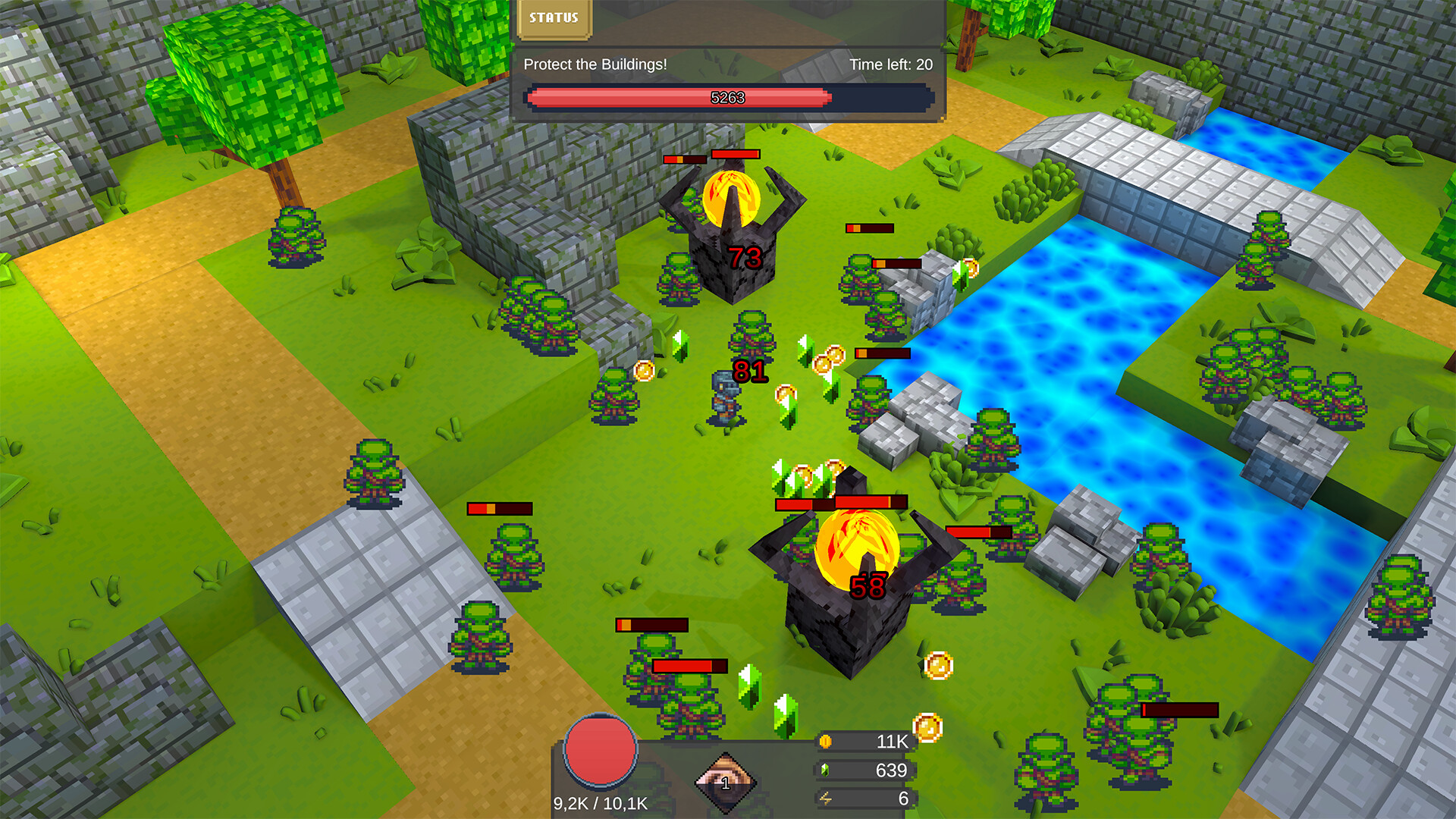Click the emerald counter showing 639
This screenshot has width=1456, height=819.
click(x=893, y=770)
